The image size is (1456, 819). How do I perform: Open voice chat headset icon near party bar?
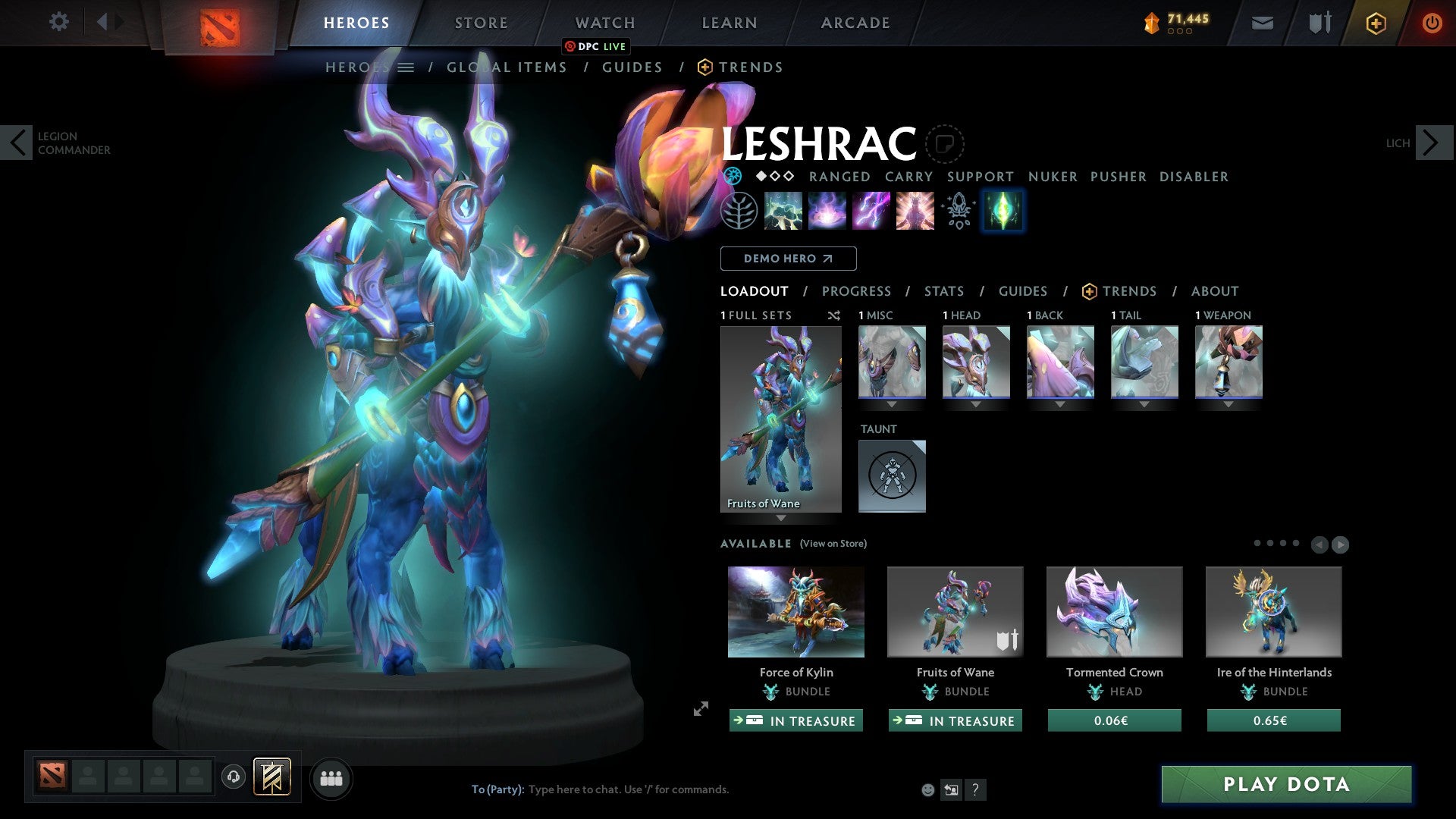(232, 777)
